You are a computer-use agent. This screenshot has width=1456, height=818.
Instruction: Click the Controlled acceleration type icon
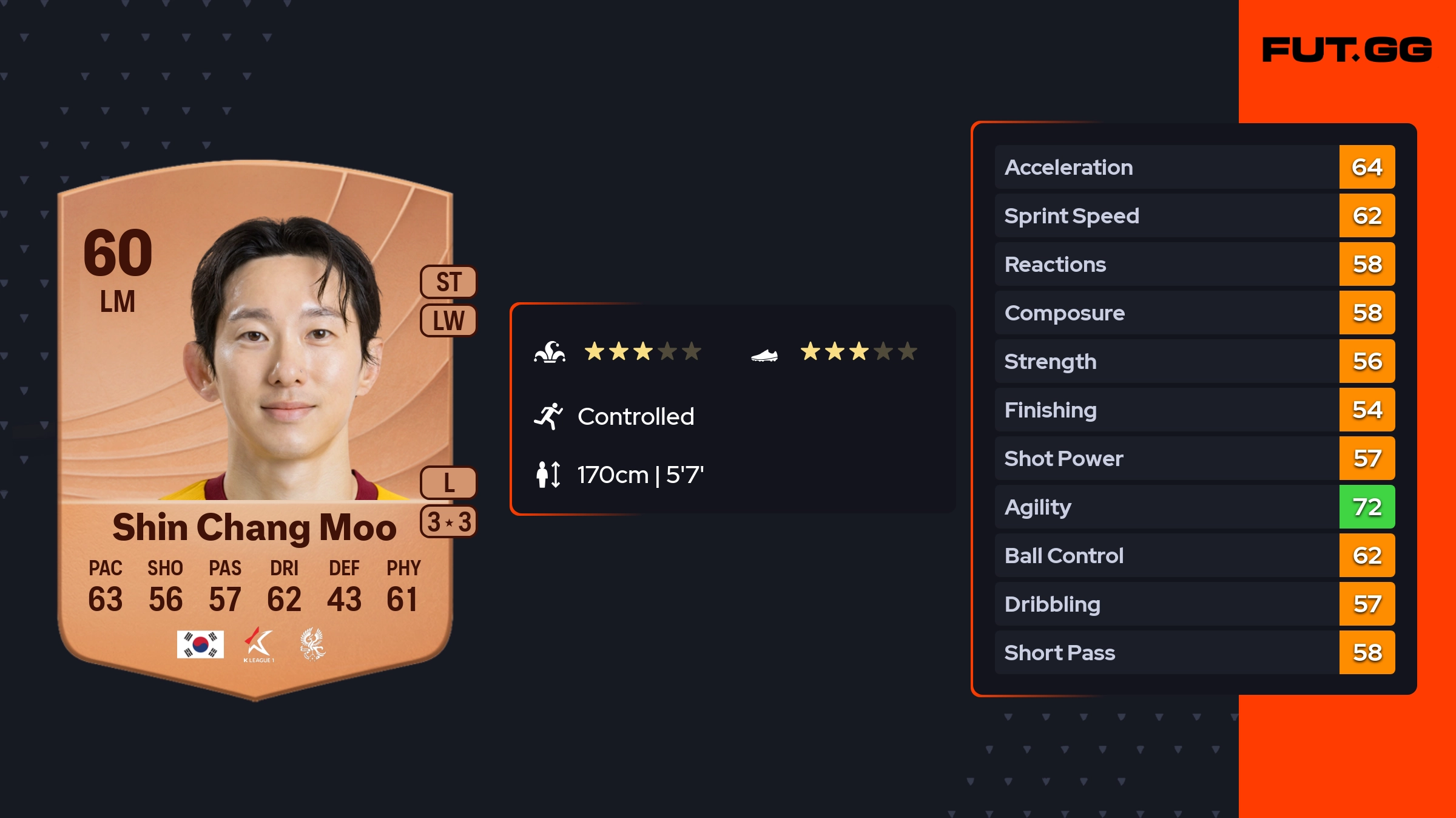tap(548, 416)
